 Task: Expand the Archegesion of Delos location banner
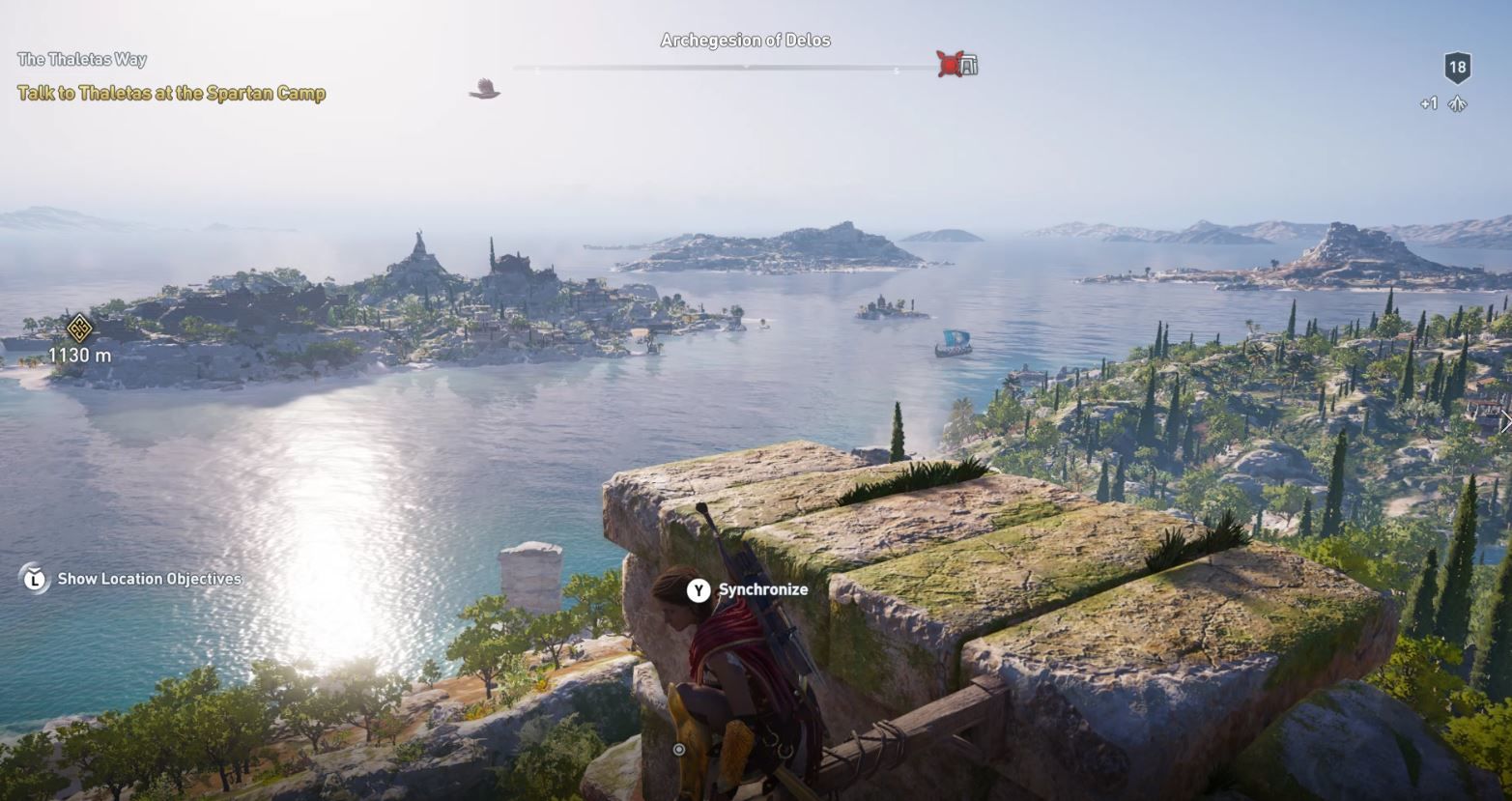[745, 40]
